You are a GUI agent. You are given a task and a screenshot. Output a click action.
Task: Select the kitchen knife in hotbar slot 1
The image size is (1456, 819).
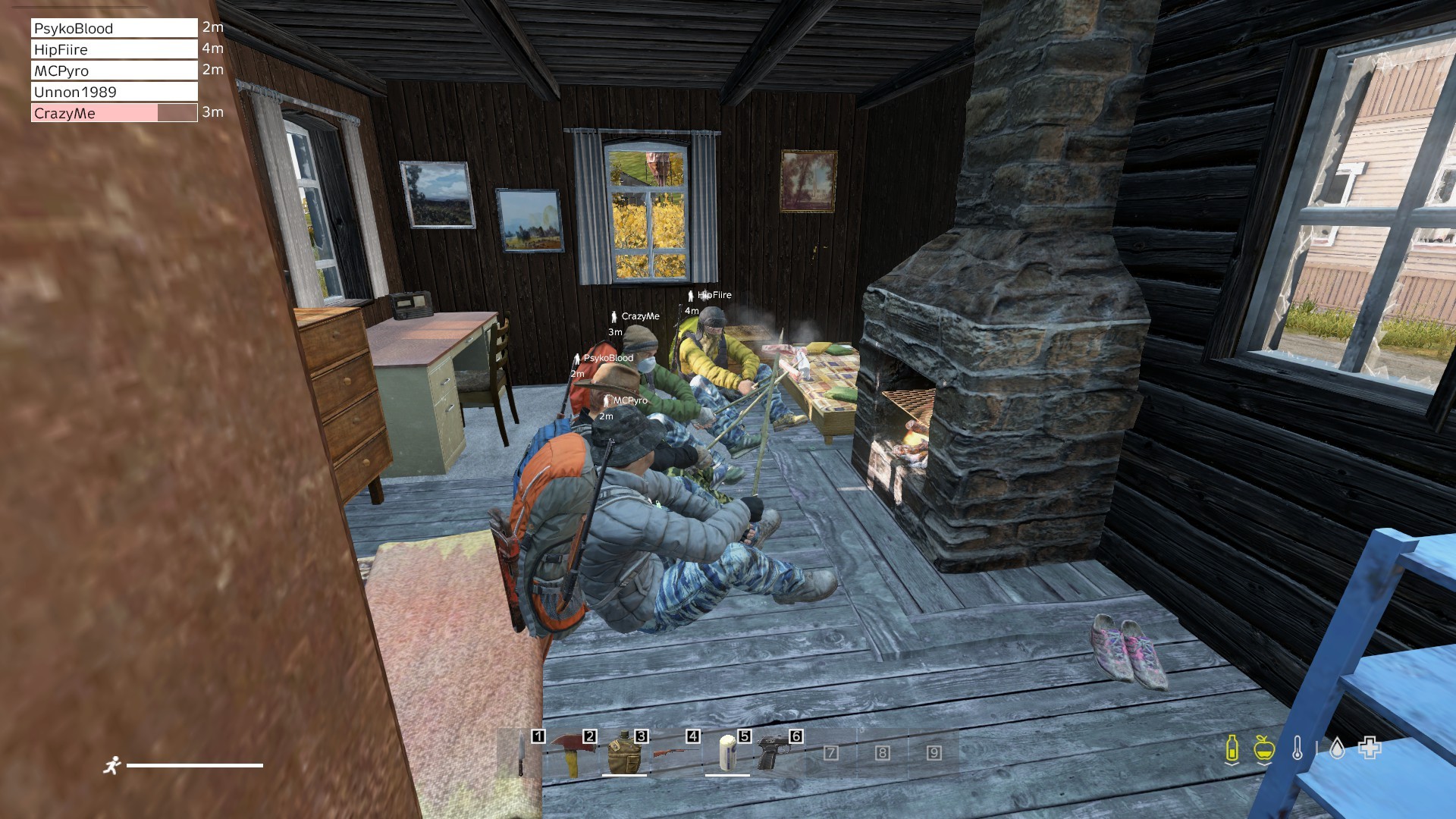[x=522, y=753]
